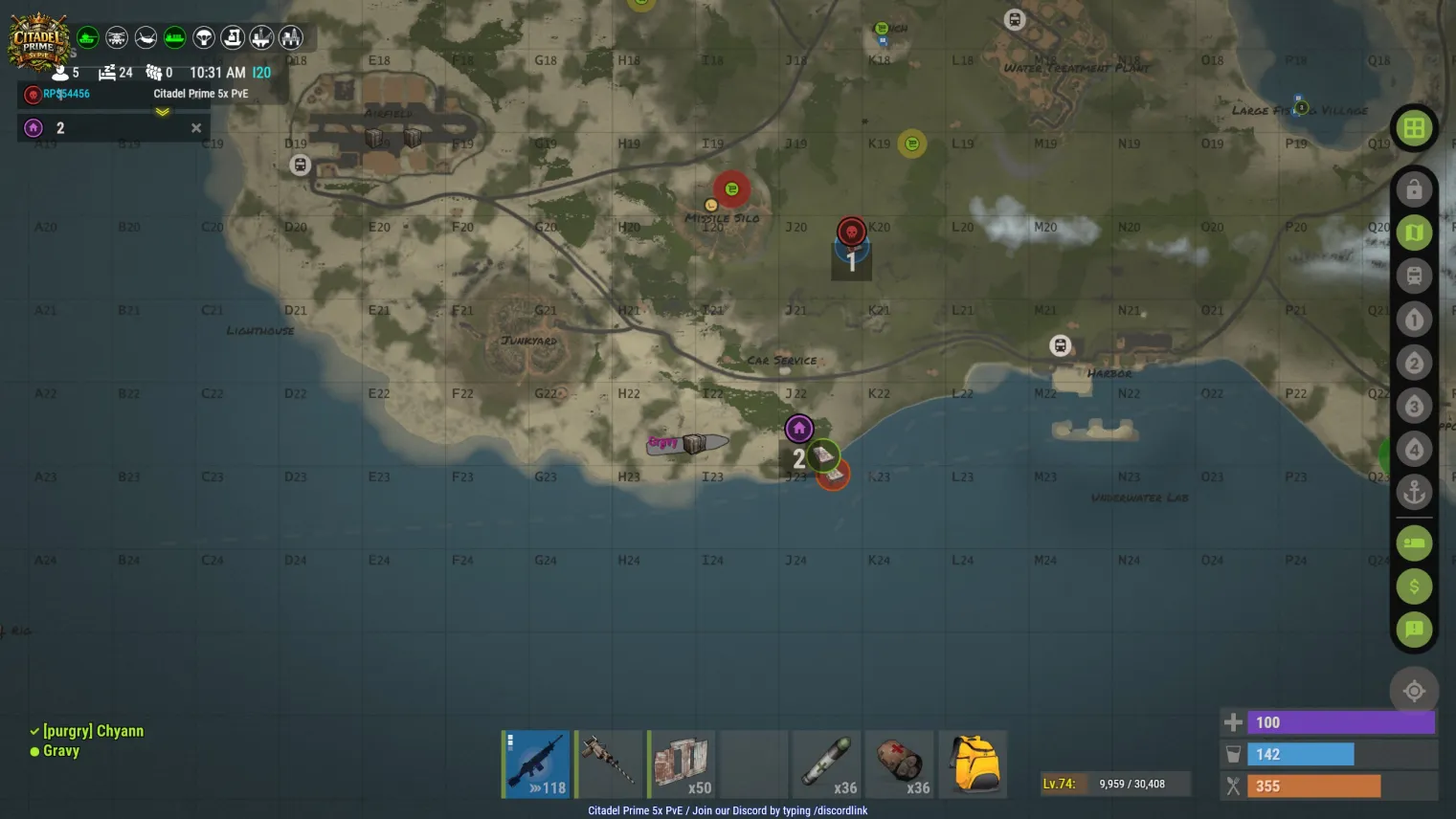The image size is (1456, 819).
Task: Click the green tank event icon
Action: 88,37
